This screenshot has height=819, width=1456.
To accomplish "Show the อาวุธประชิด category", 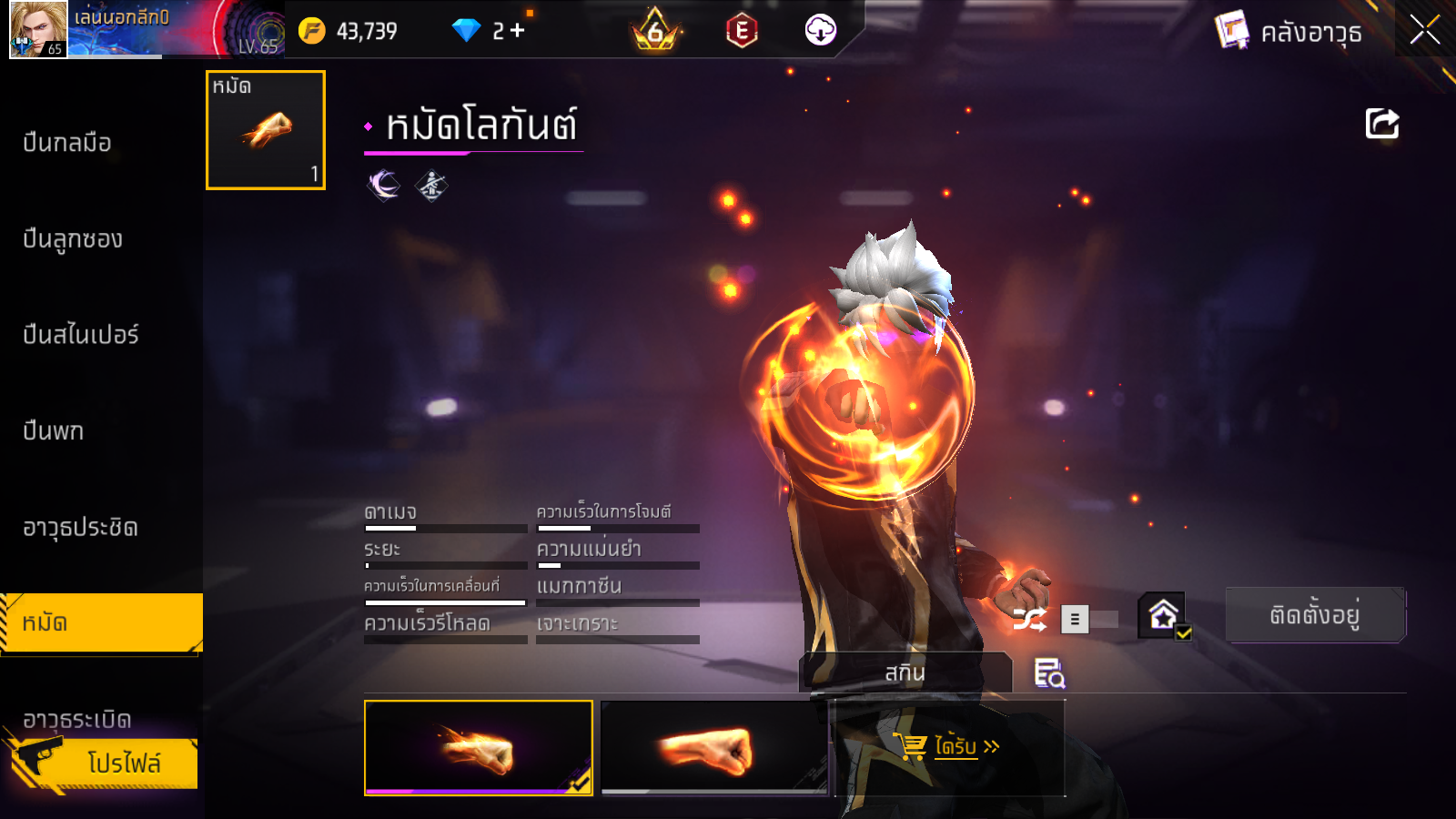I will pyautogui.click(x=80, y=528).
